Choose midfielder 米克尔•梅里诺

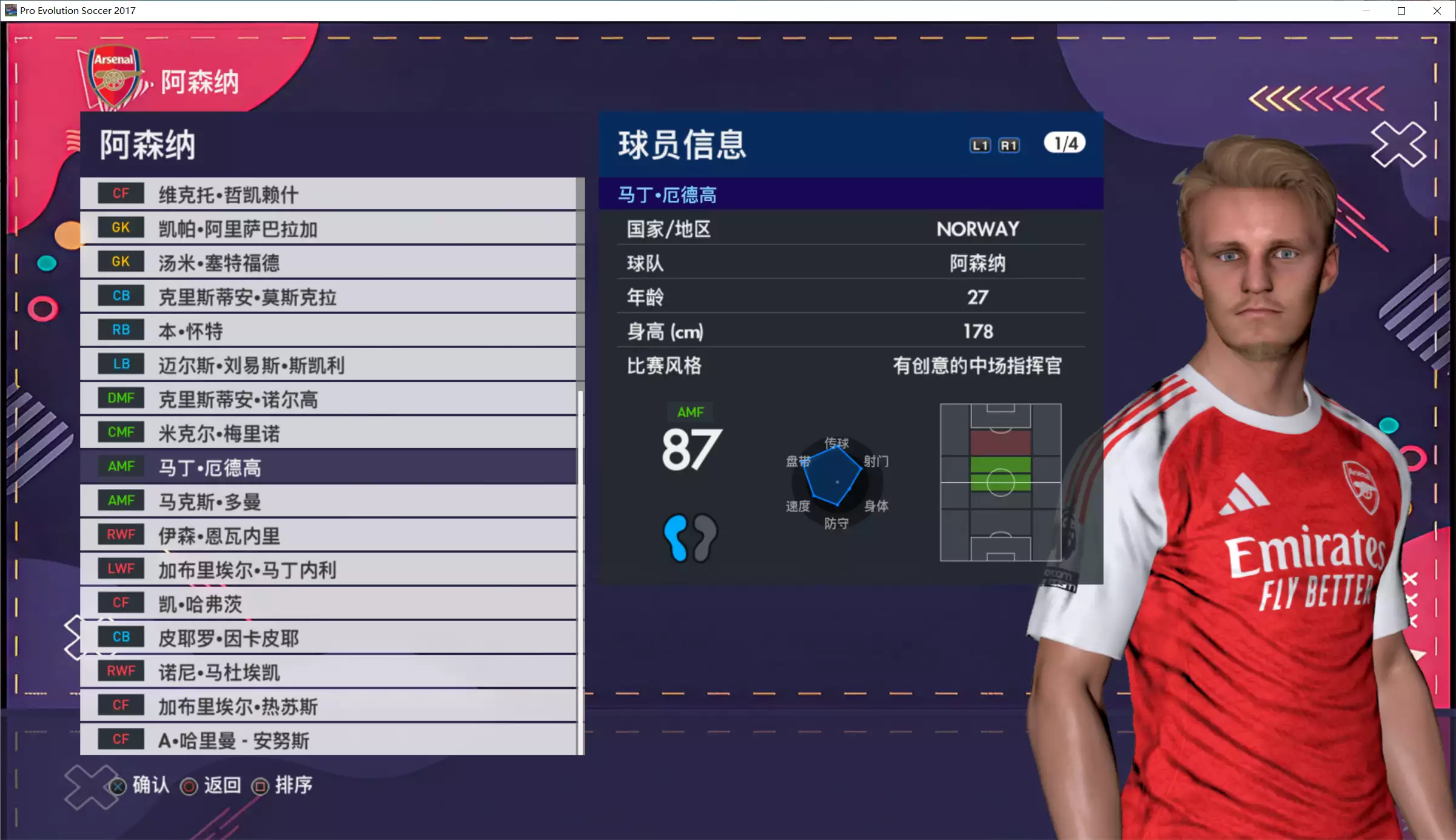(327, 433)
